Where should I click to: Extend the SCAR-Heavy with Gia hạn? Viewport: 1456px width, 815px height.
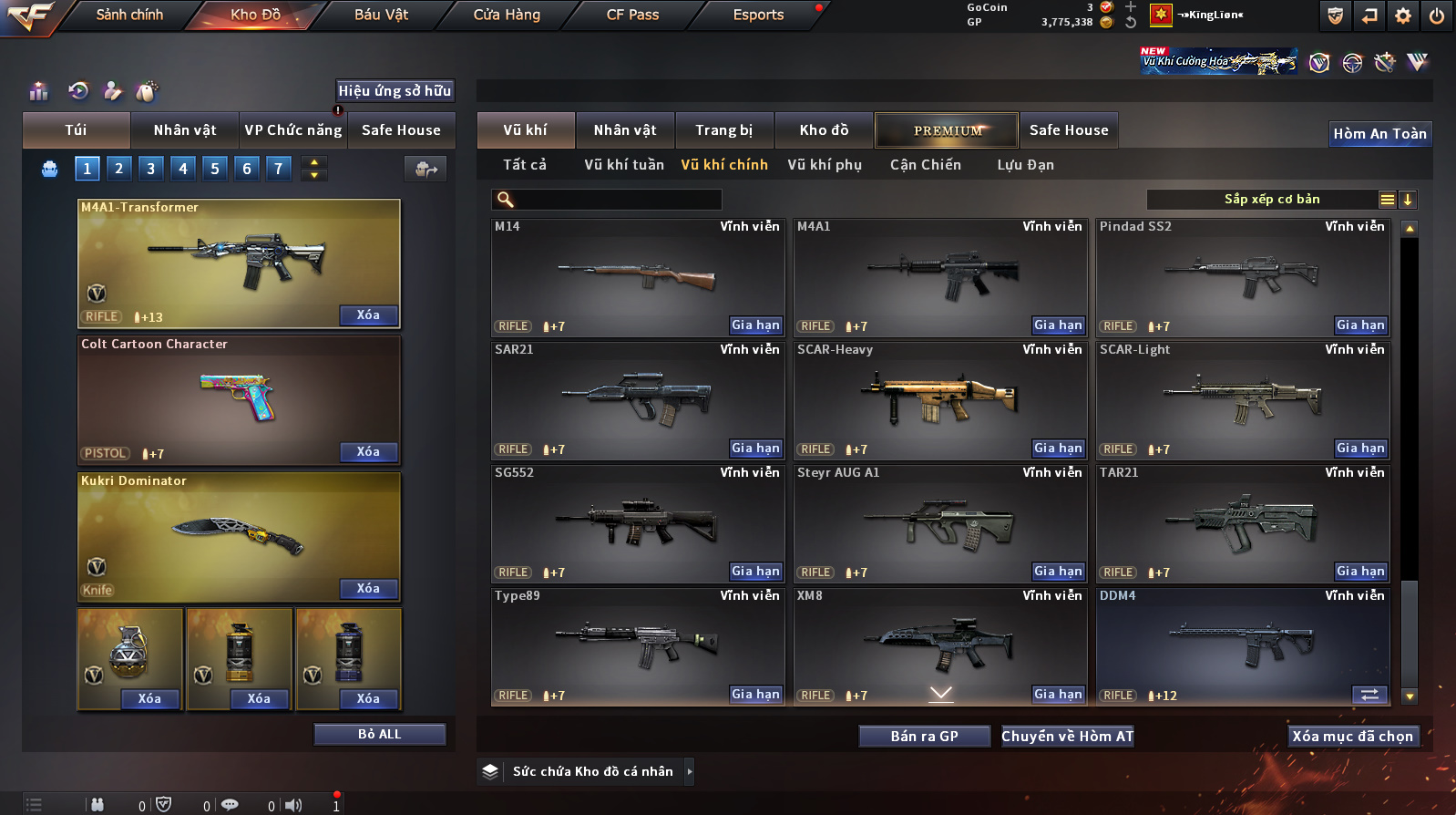tap(1058, 449)
